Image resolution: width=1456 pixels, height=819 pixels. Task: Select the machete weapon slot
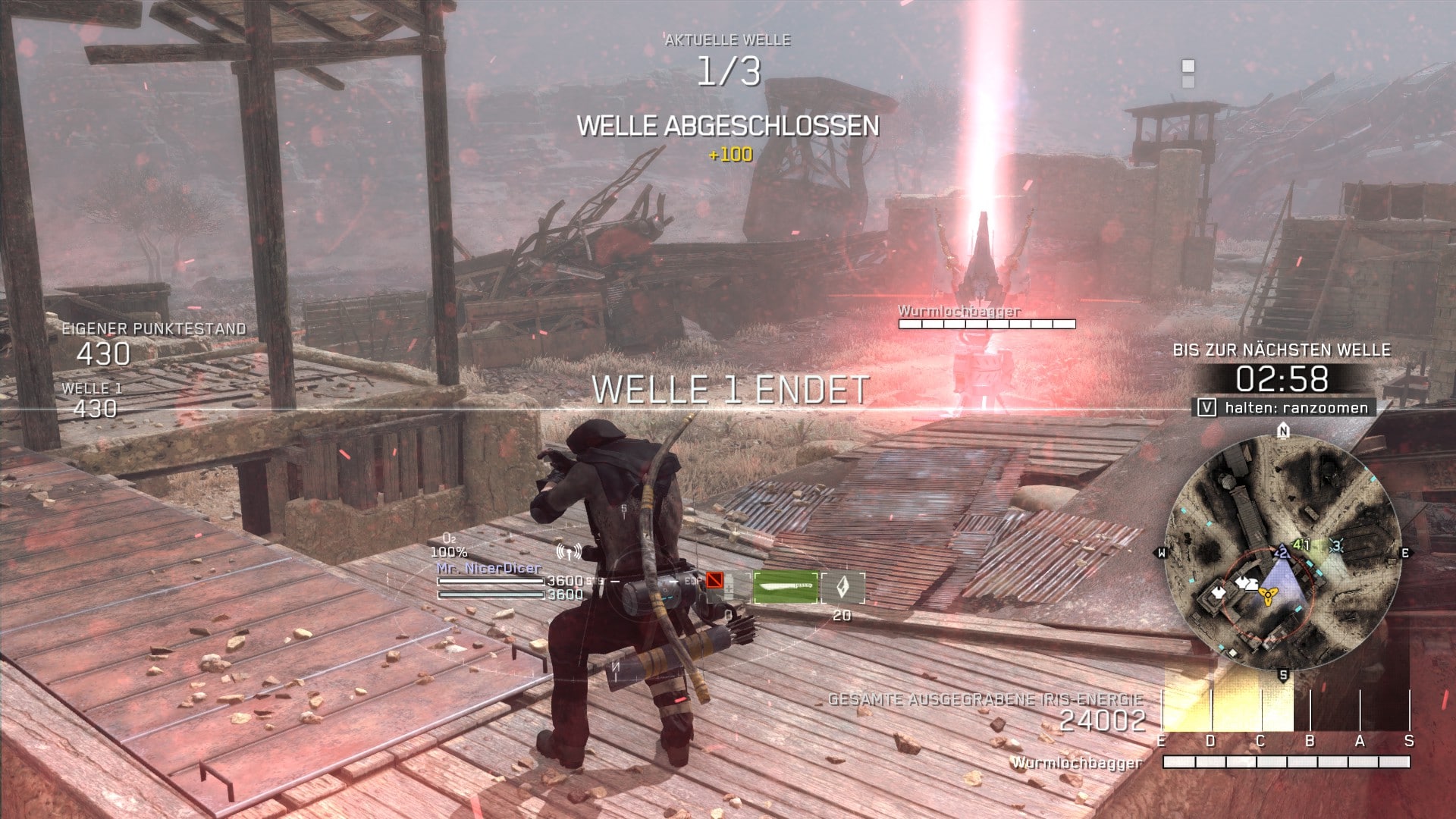pyautogui.click(x=786, y=587)
